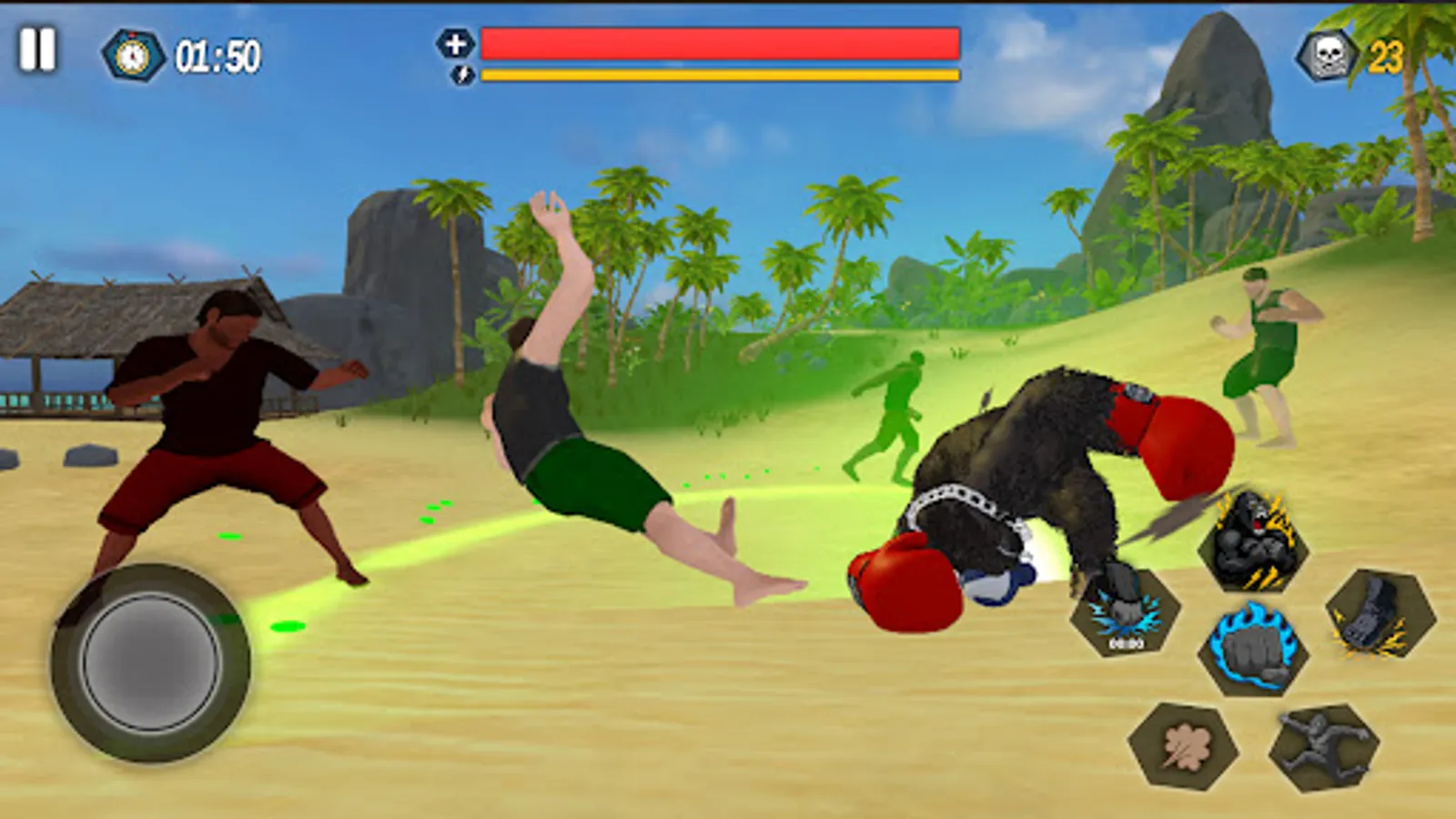
Task: Click the health plus icon beside red bar
Action: click(454, 42)
